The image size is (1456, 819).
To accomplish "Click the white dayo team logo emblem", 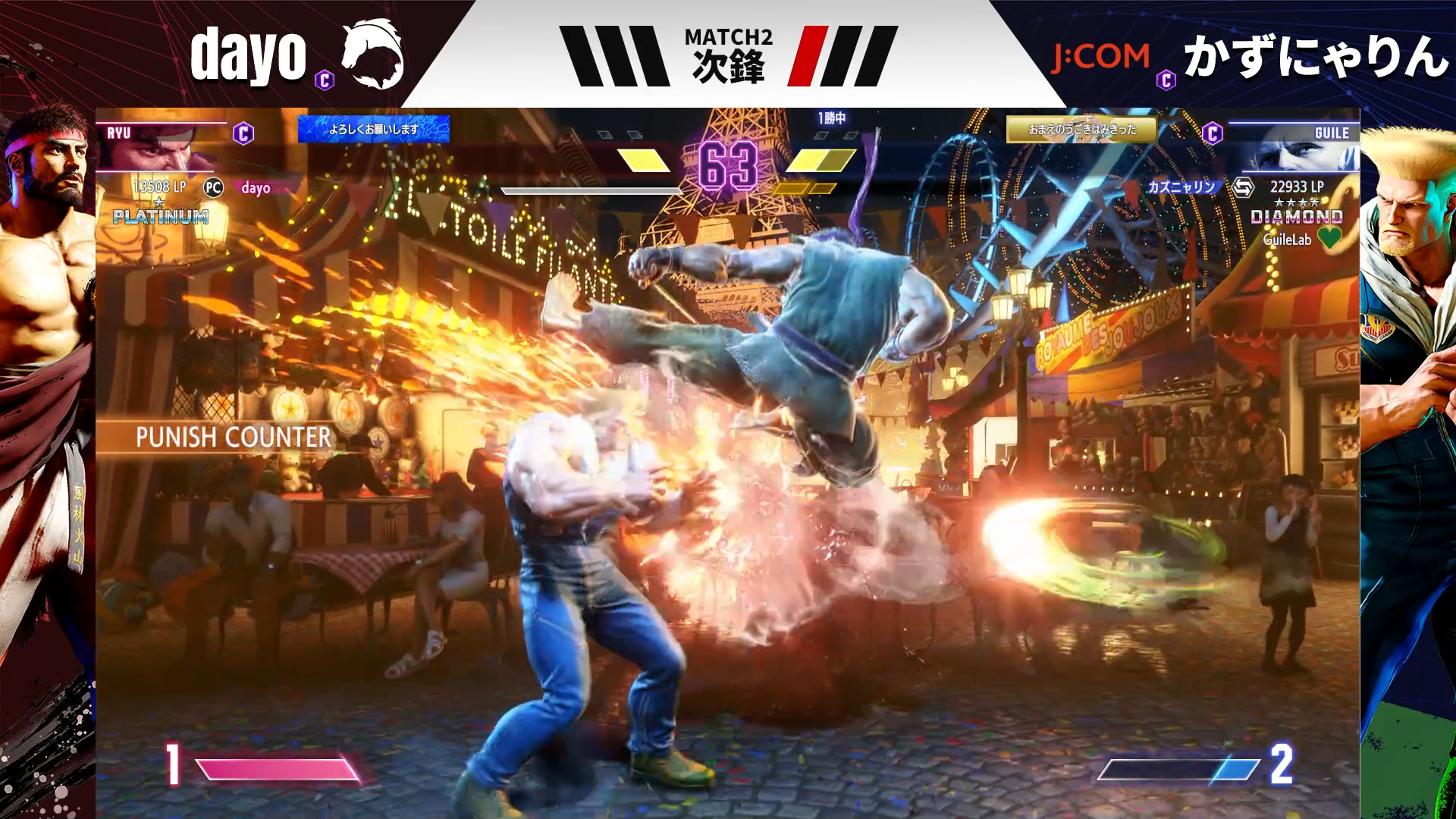I will pyautogui.click(x=372, y=55).
